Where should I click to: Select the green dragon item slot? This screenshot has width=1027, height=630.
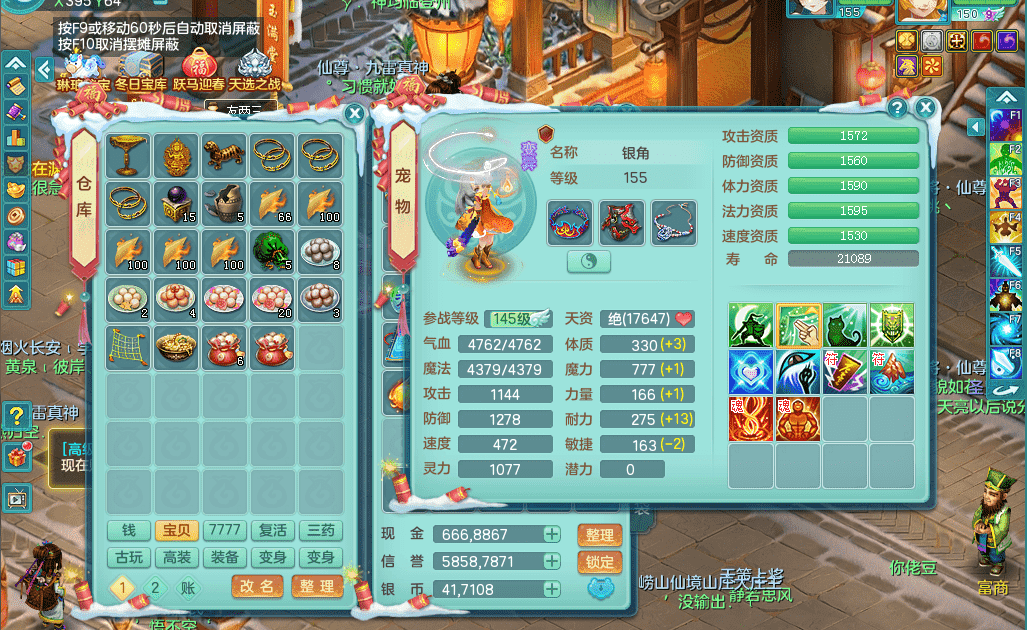pos(272,250)
